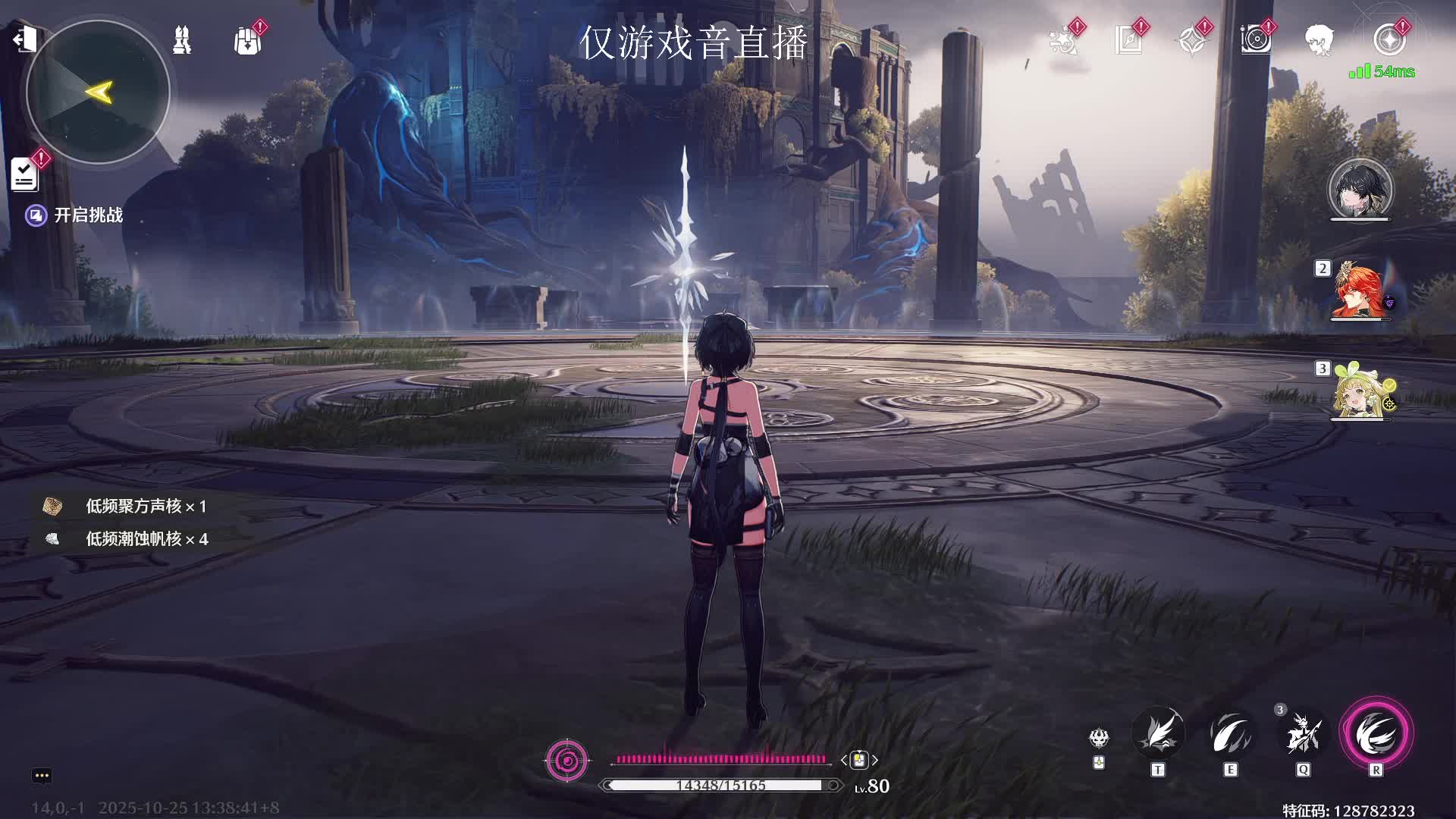The height and width of the screenshot is (819, 1456).
Task: Activate the glowing pink R ultimate skill
Action: 1376,734
